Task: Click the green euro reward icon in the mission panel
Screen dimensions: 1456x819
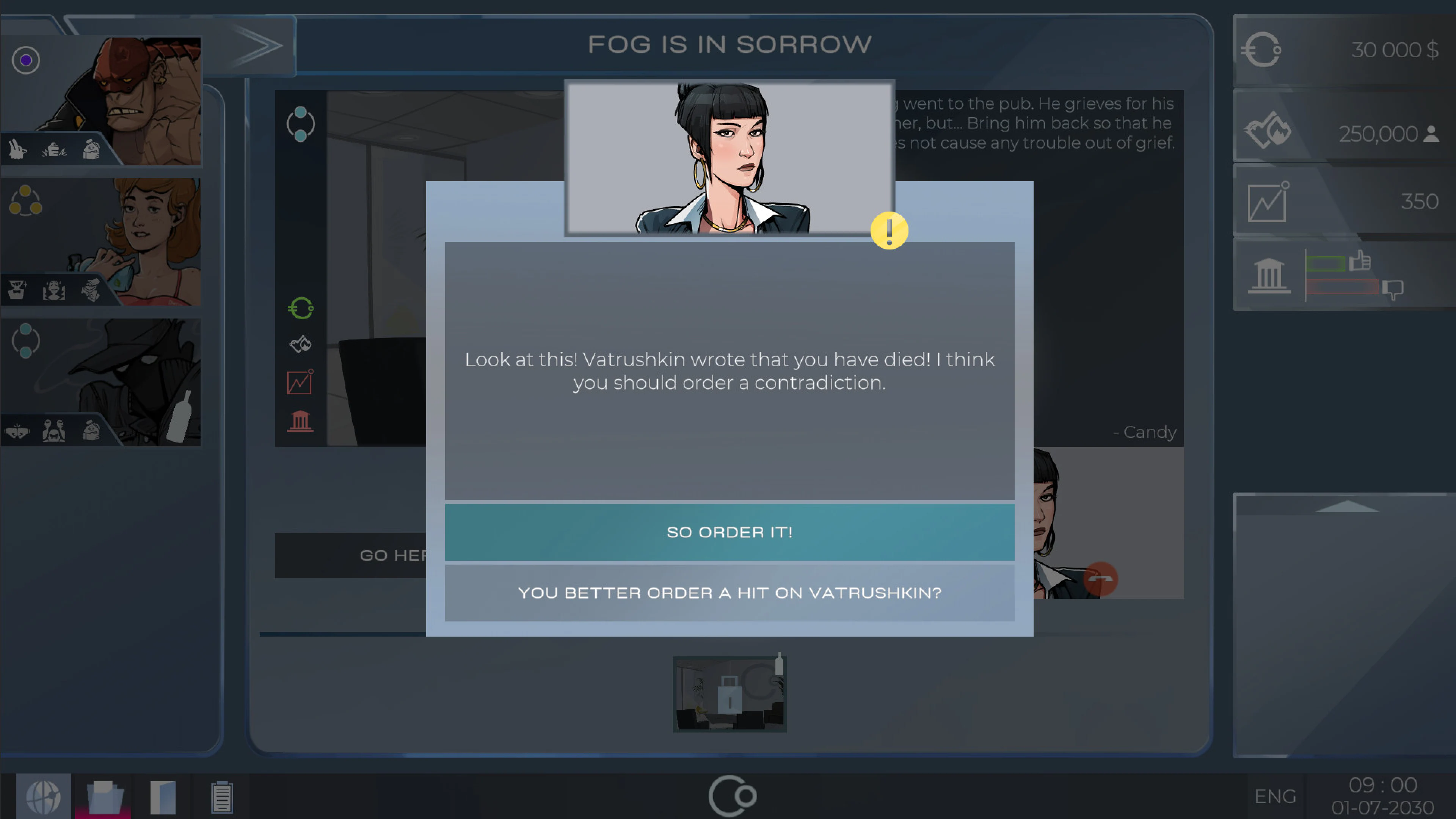Action: [301, 308]
